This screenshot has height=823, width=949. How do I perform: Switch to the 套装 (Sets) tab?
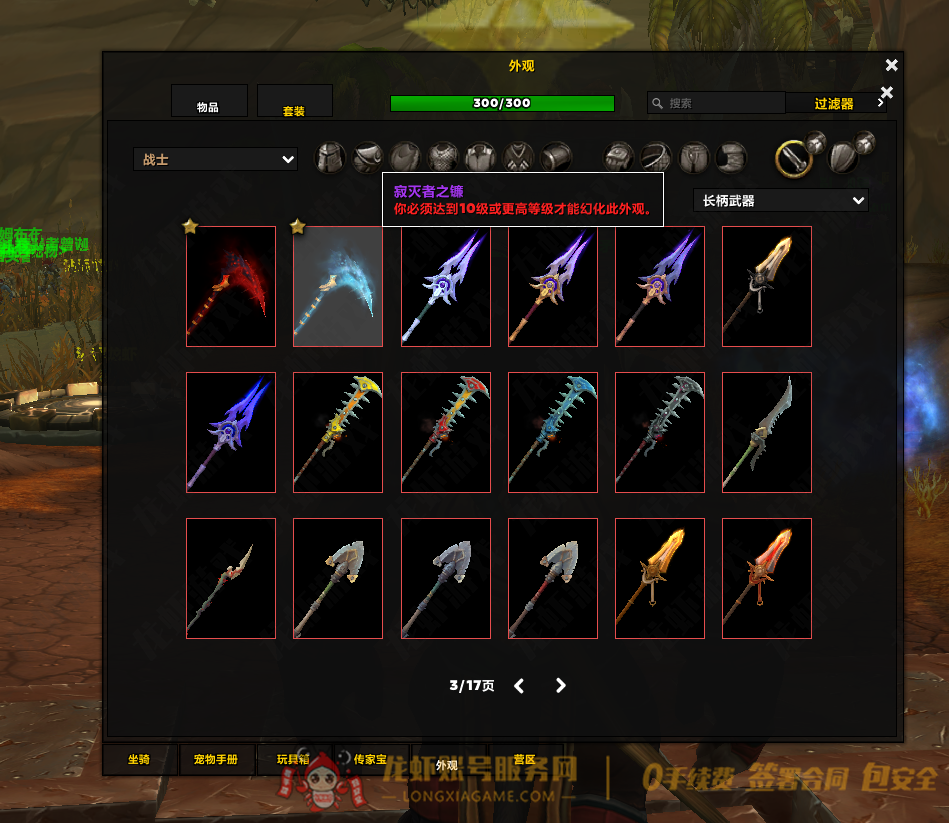point(294,101)
